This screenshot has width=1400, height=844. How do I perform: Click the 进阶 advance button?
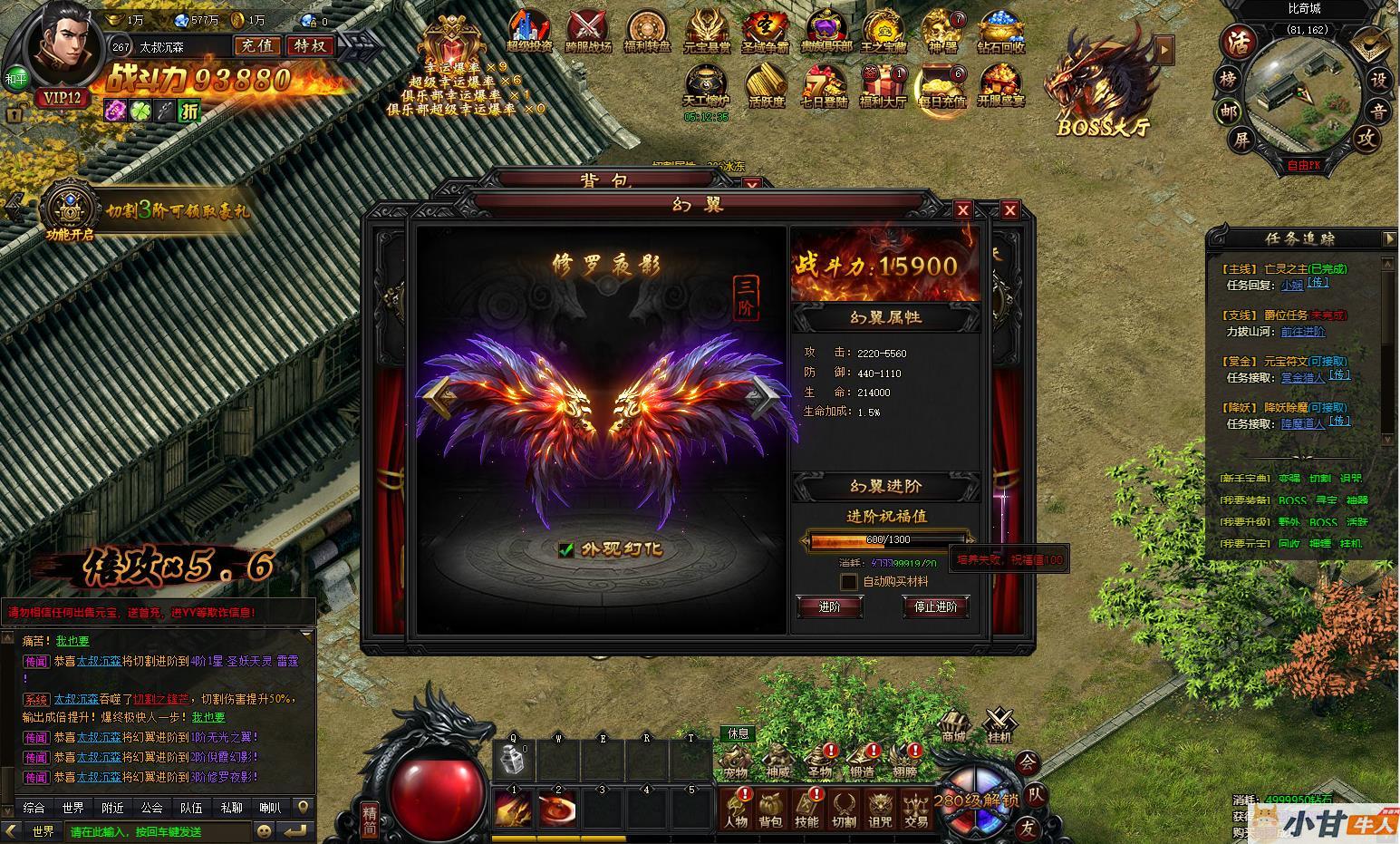tap(829, 606)
